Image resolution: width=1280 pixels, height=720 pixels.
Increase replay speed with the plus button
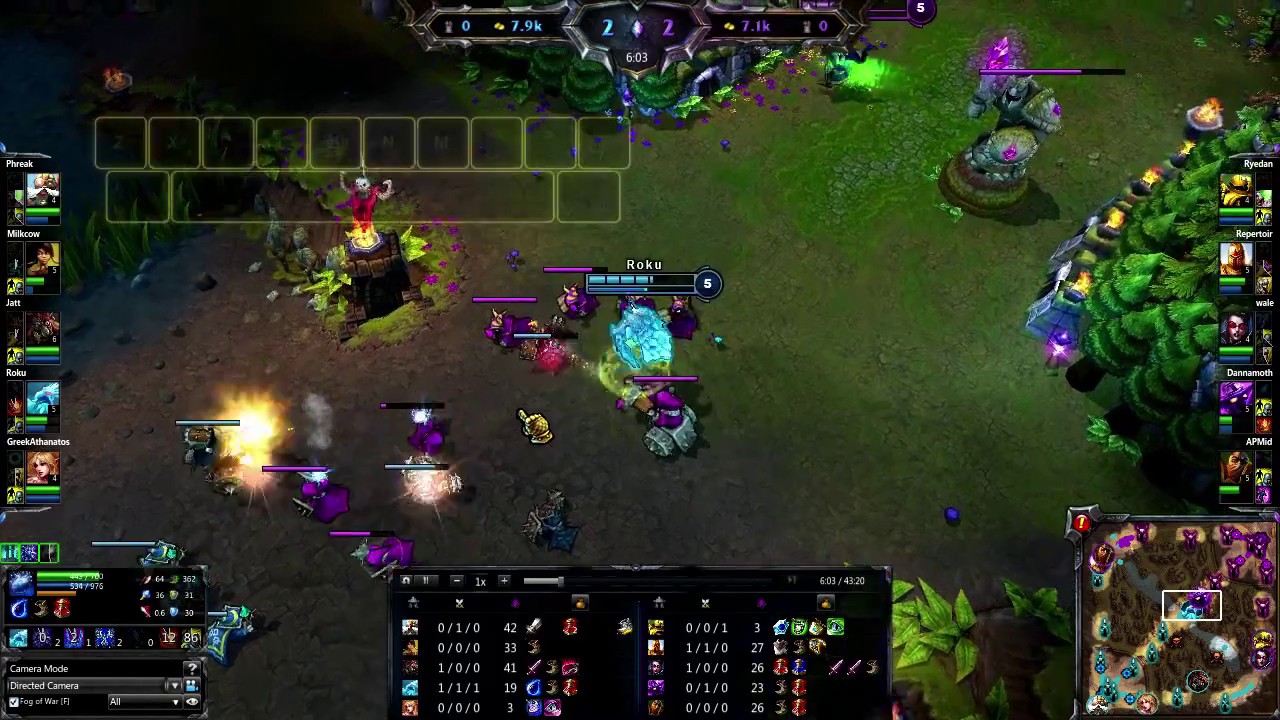pyautogui.click(x=504, y=581)
